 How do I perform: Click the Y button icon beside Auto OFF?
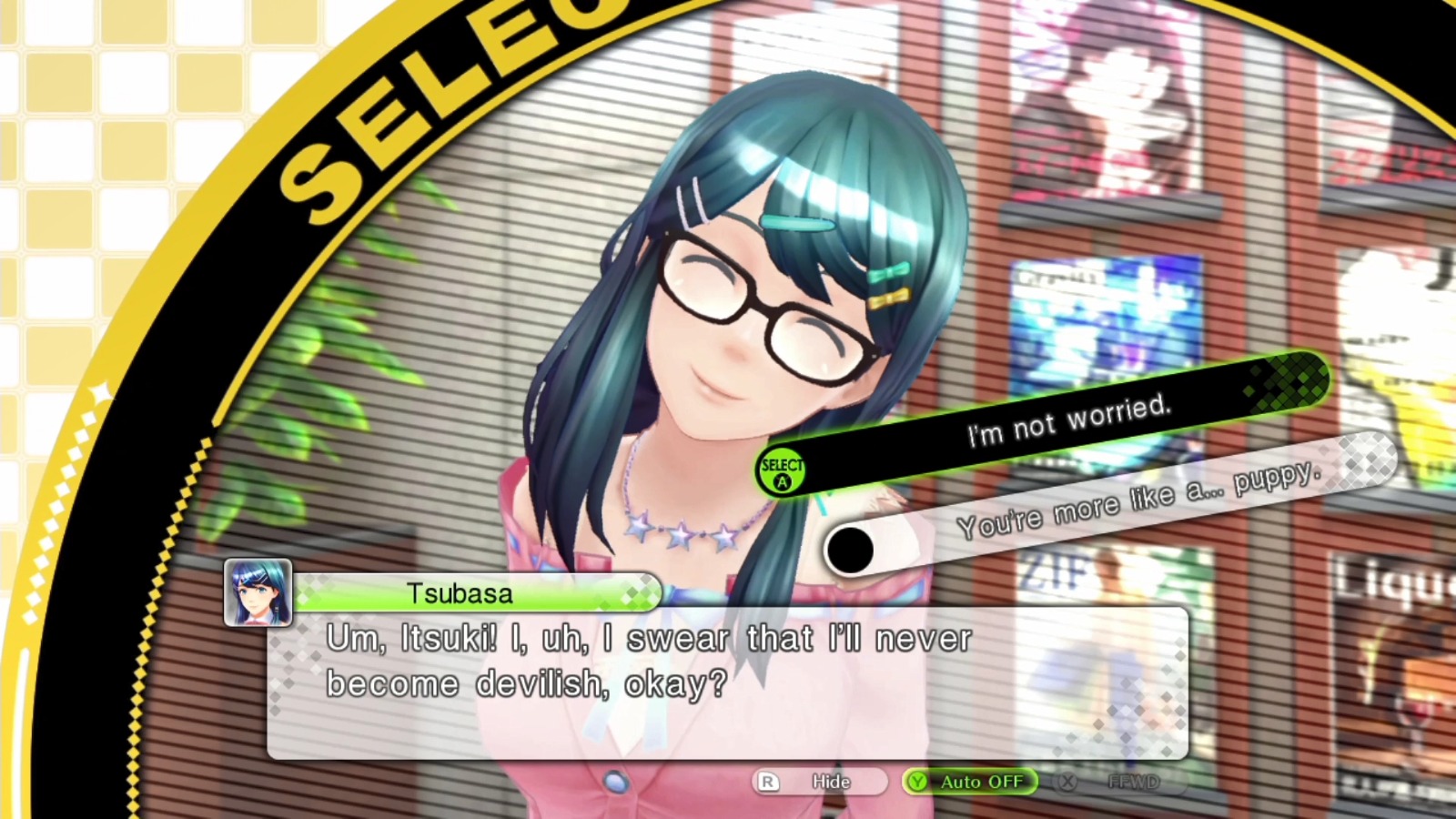[x=917, y=782]
